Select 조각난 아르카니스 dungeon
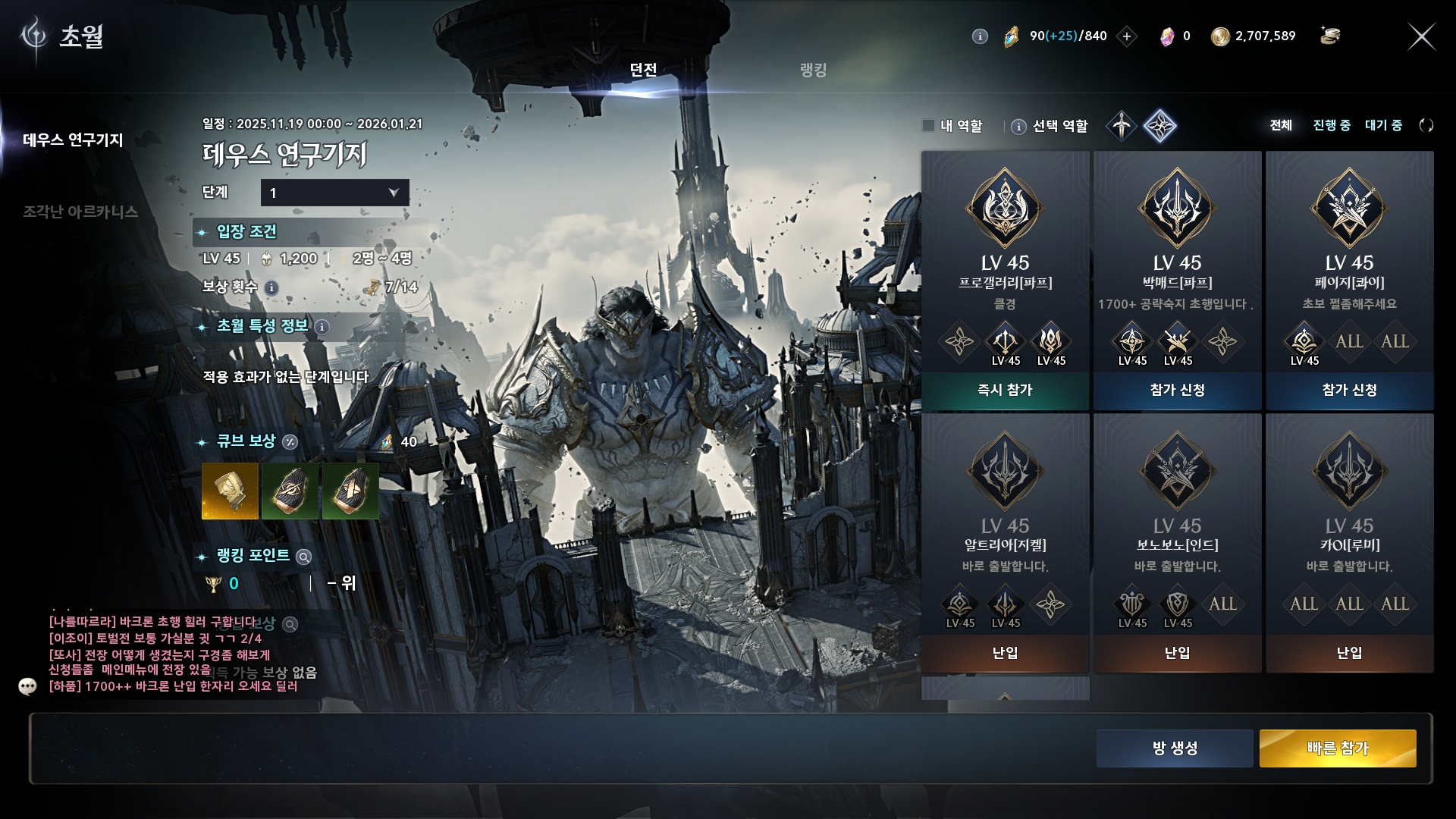Image resolution: width=1456 pixels, height=819 pixels. click(x=80, y=212)
